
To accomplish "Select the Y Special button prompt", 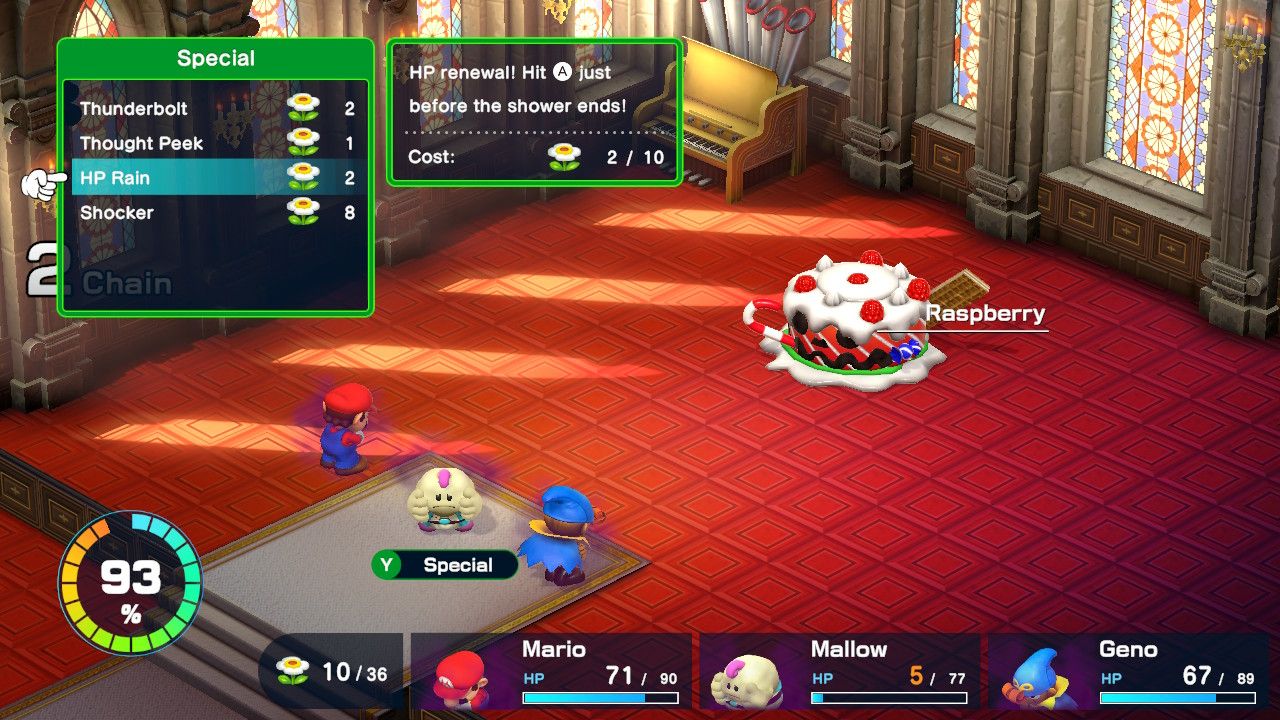I will click(445, 565).
